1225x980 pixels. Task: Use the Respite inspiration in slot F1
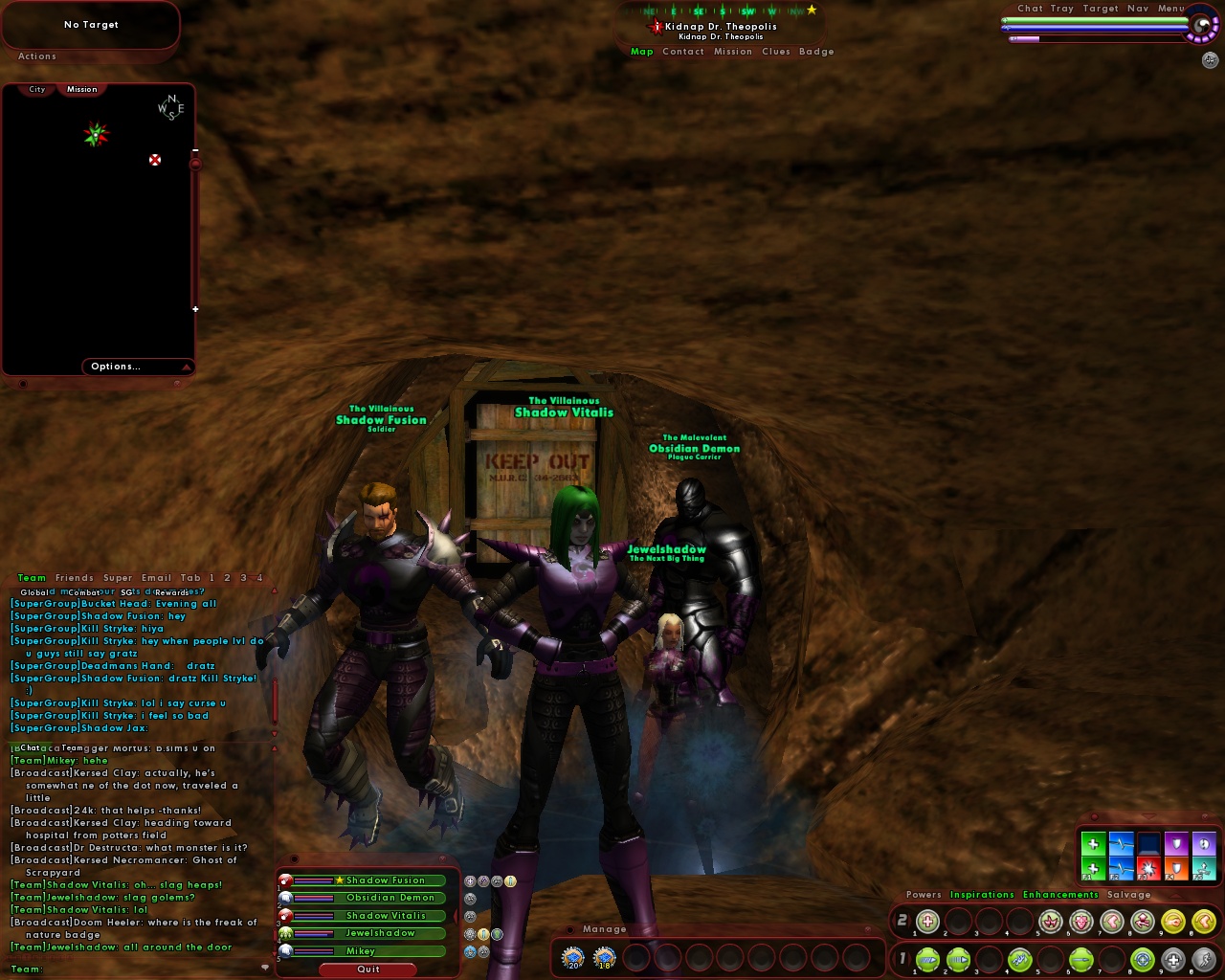1094,868
